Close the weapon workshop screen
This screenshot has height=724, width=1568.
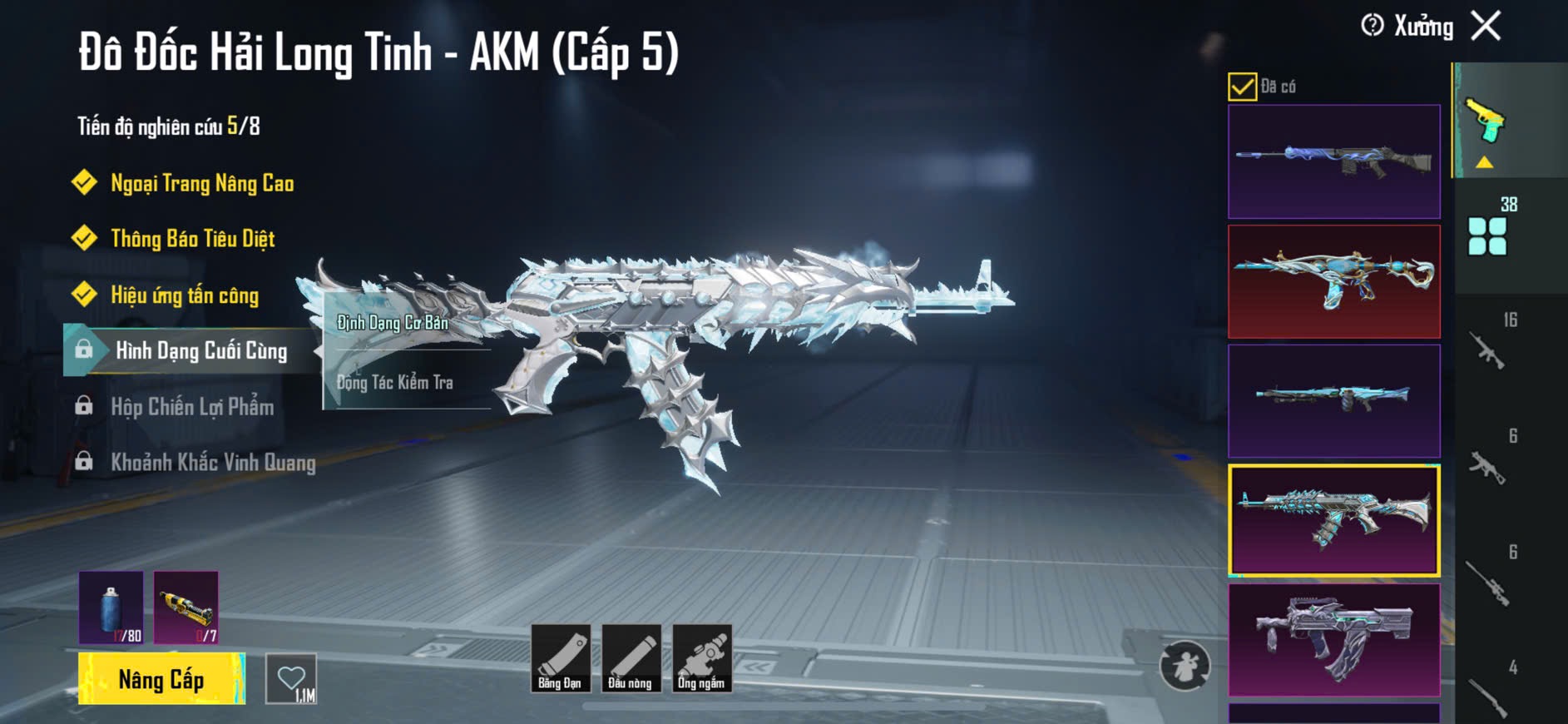click(1486, 26)
